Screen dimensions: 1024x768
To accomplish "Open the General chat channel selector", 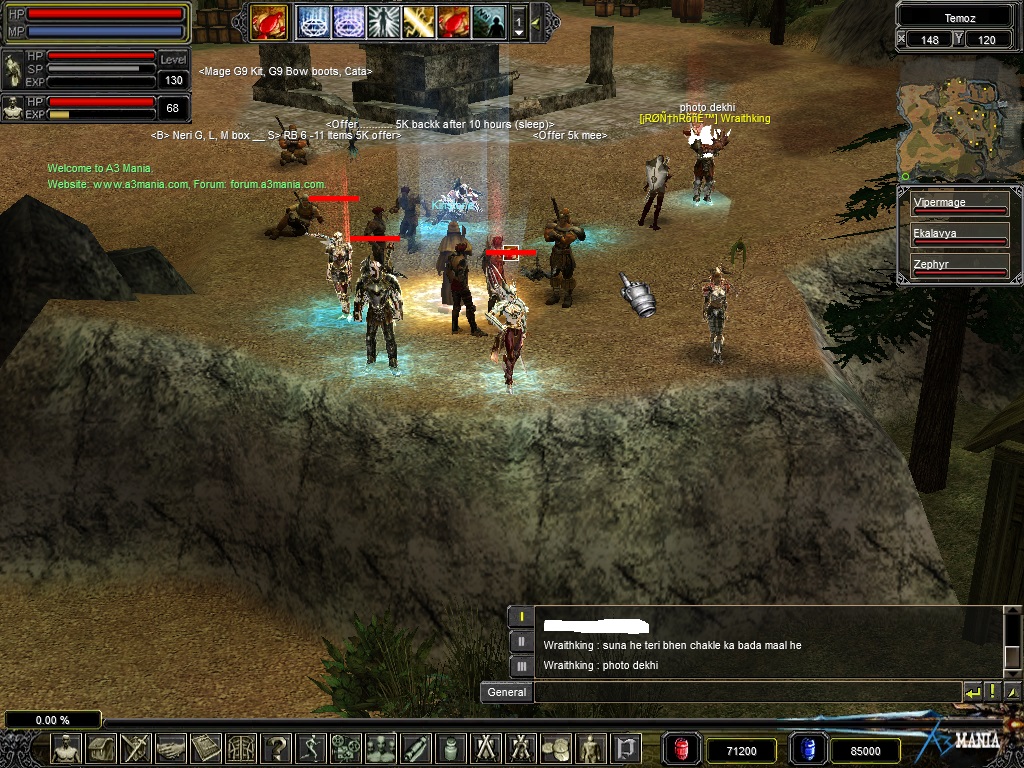I will pos(506,692).
